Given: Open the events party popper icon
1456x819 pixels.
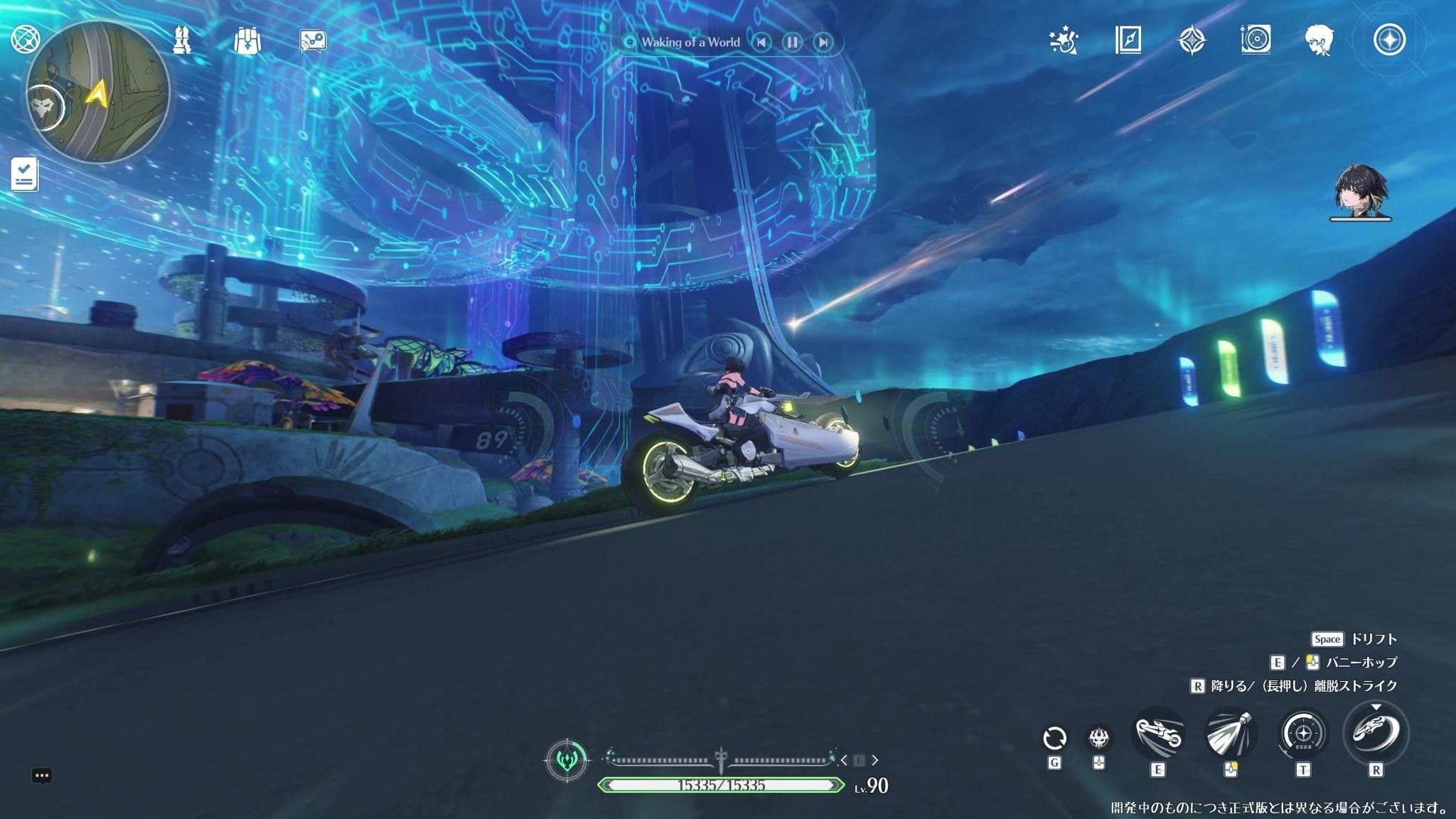Looking at the screenshot, I should pos(1064,41).
